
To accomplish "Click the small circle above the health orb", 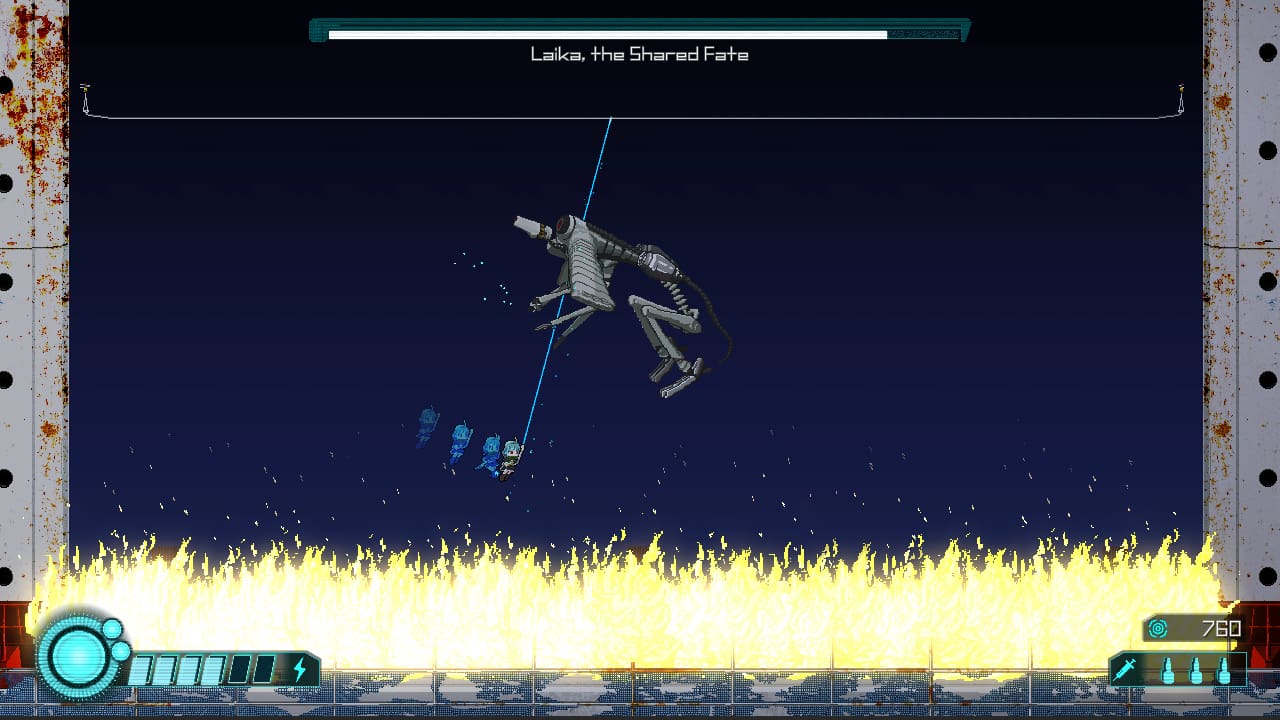I will point(111,629).
